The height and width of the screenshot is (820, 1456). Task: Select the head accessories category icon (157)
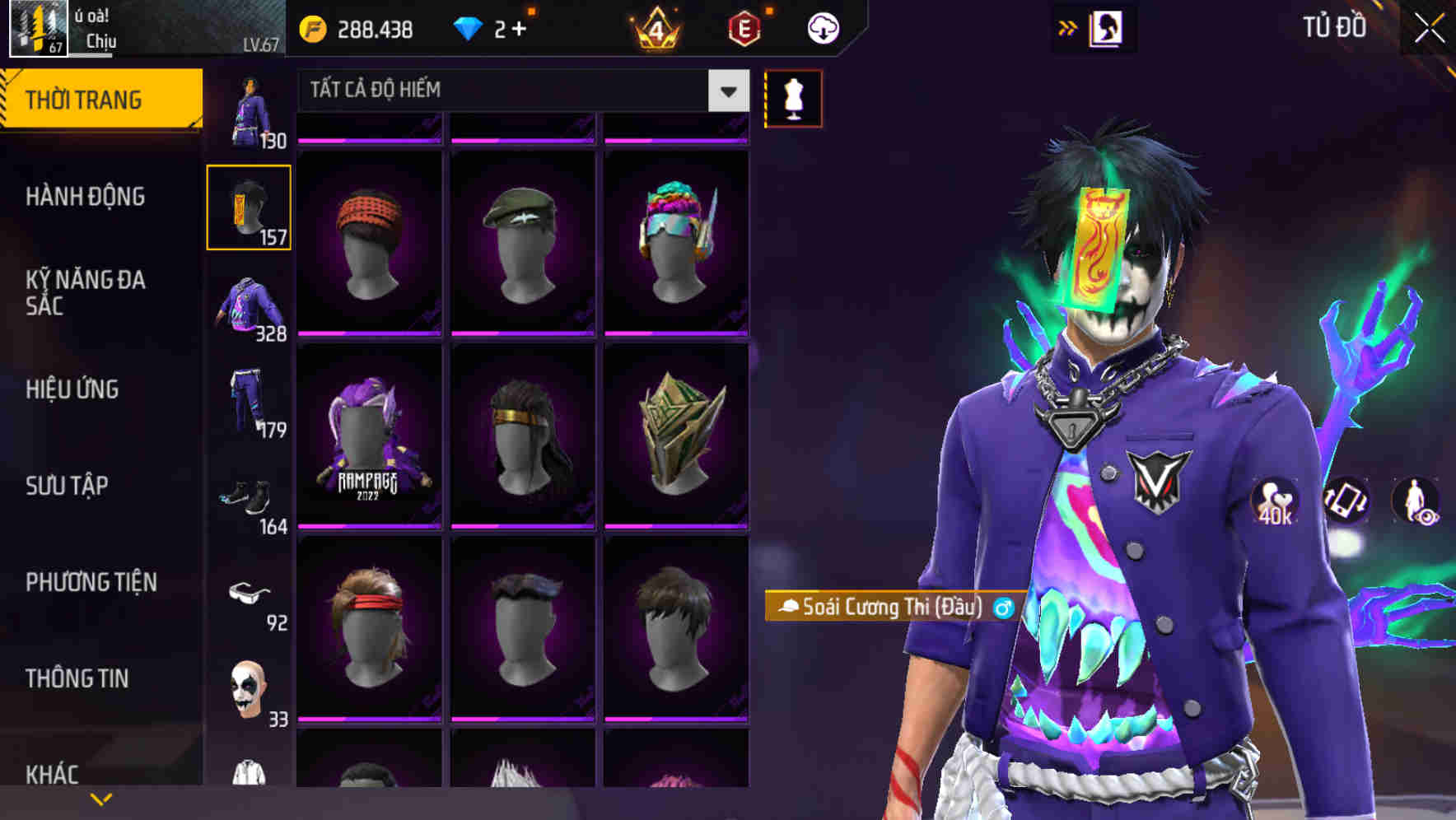[249, 207]
